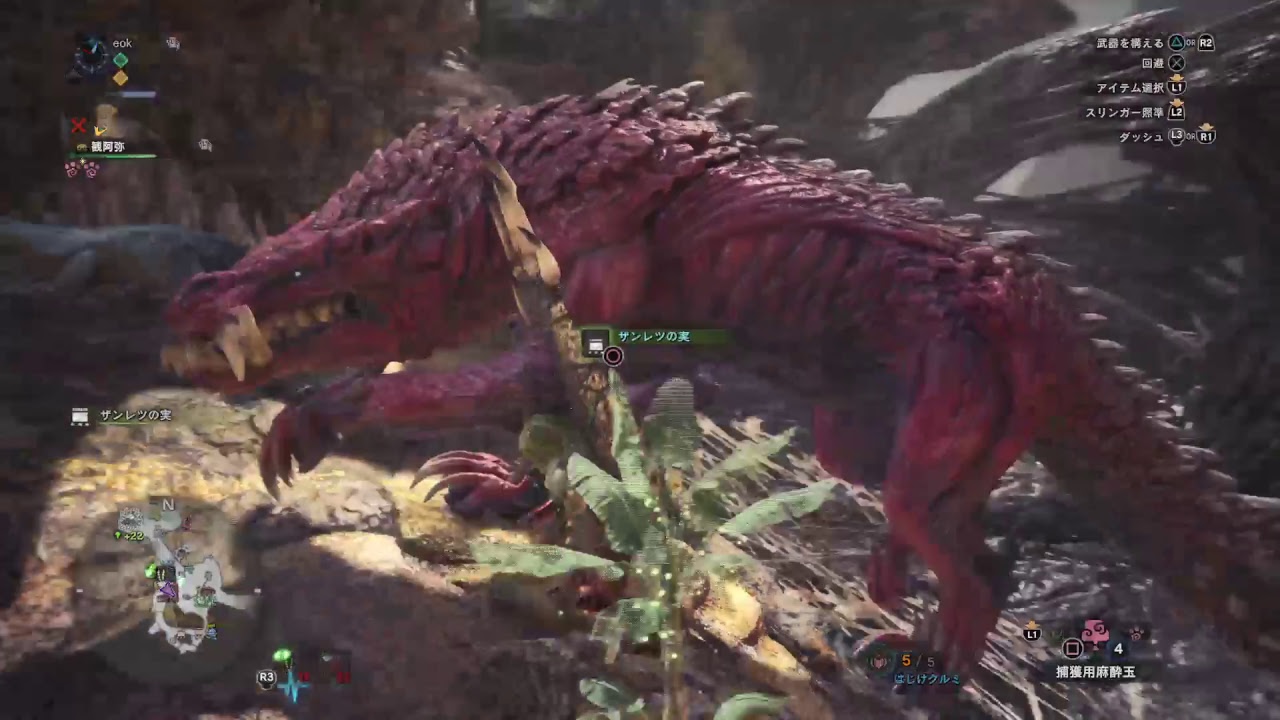Toggle the green scoutfly glow marker on the minimap
1280x720 pixels.
point(149,570)
